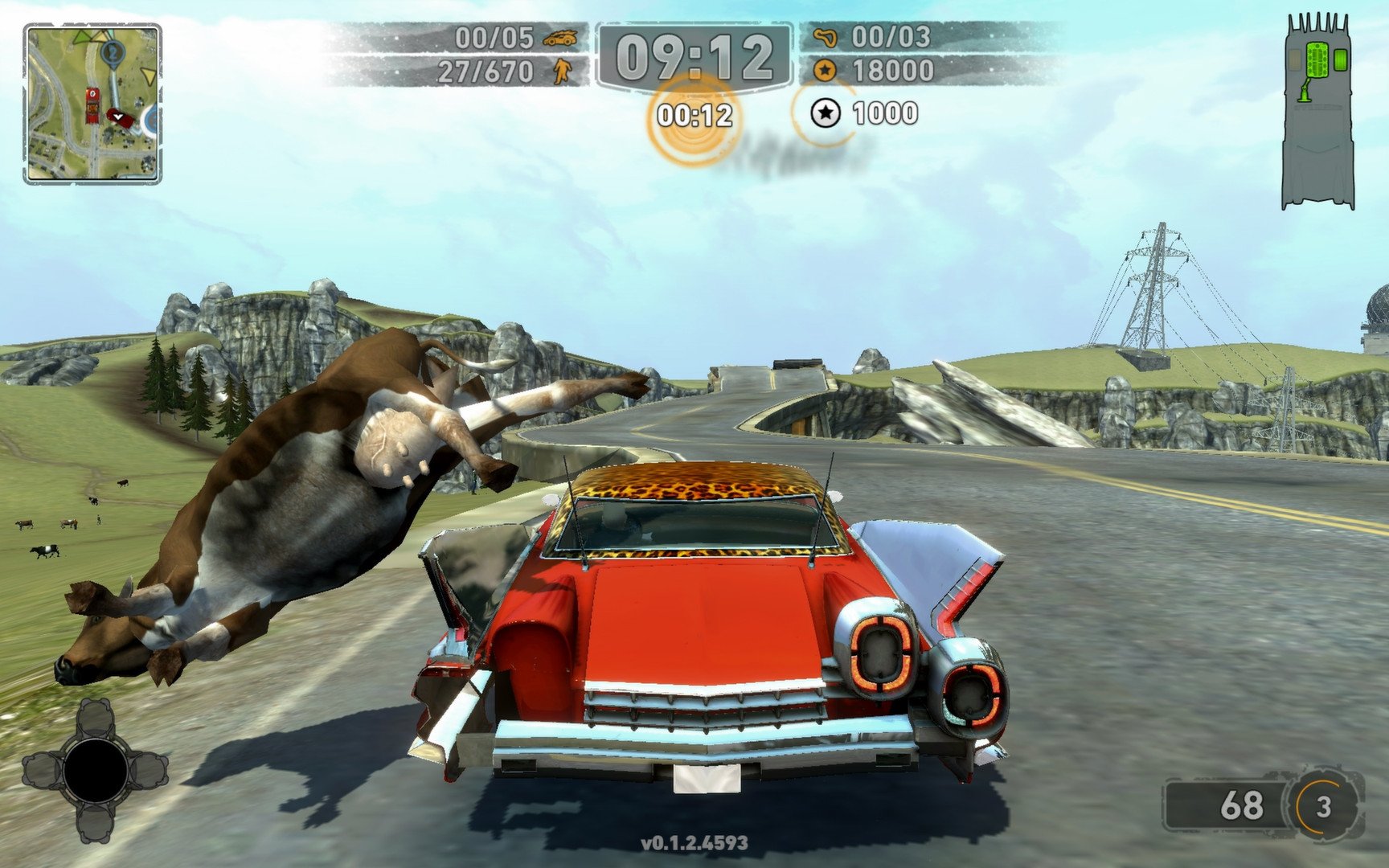Expand the bonus countdown timer showing 00:12
The image size is (1389, 868).
click(695, 113)
